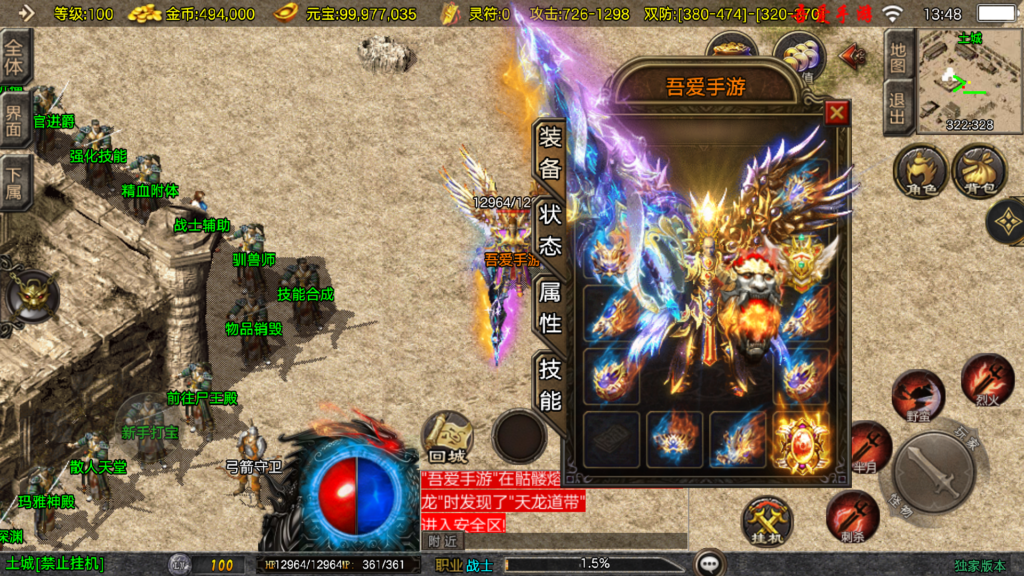Show the 技能 (Skills) tab
Screen dimensions: 1024x576
pyautogui.click(x=551, y=385)
